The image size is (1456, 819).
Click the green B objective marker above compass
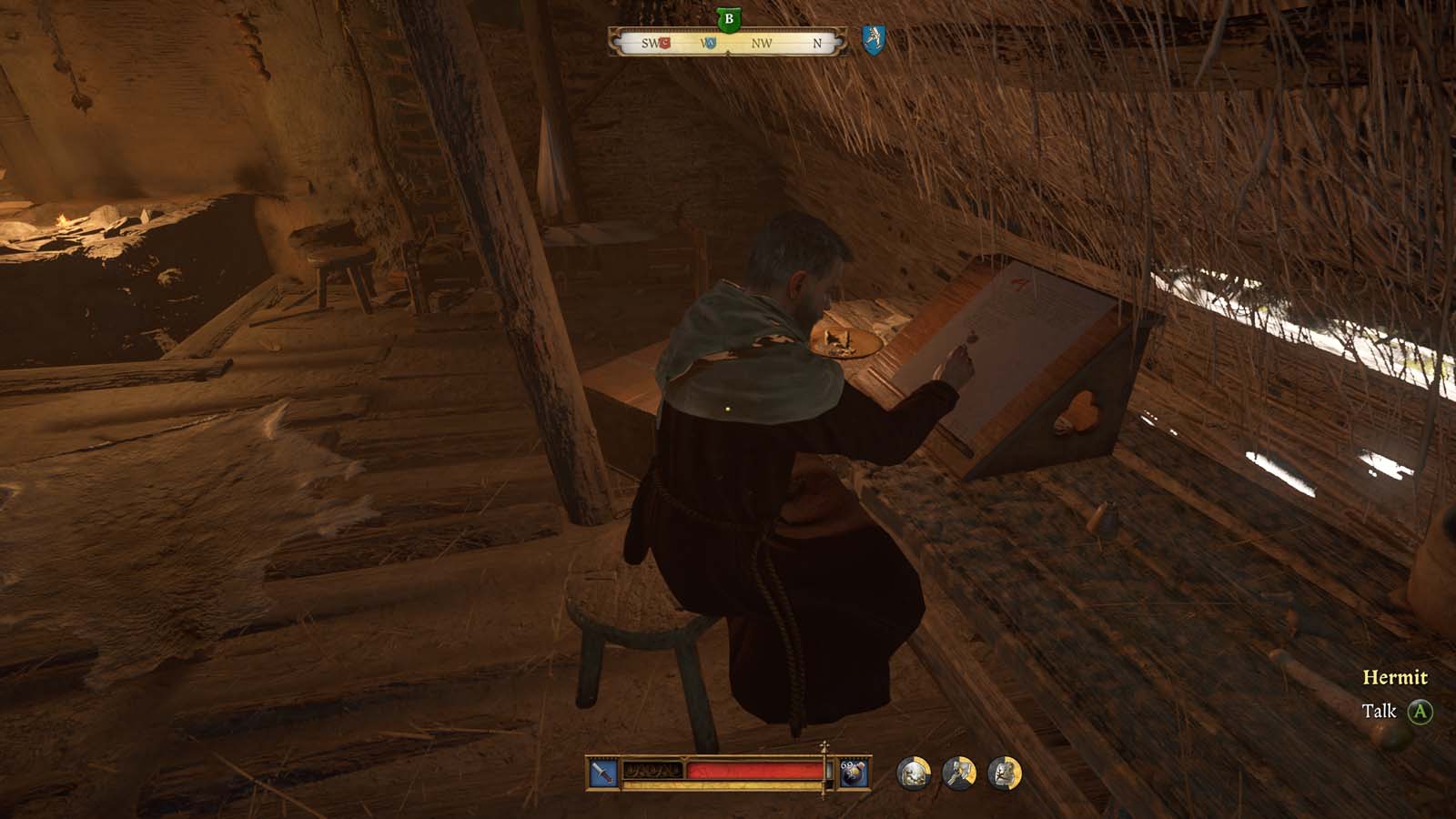pos(728,18)
